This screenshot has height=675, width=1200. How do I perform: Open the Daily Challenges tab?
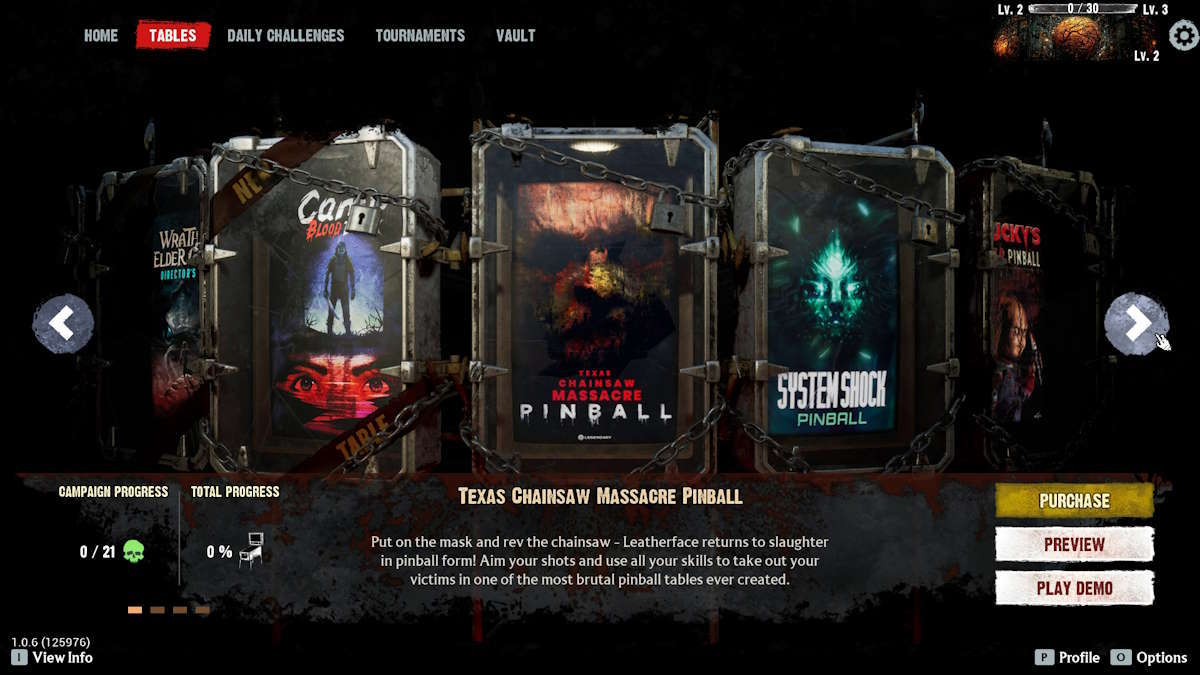pyautogui.click(x=285, y=35)
